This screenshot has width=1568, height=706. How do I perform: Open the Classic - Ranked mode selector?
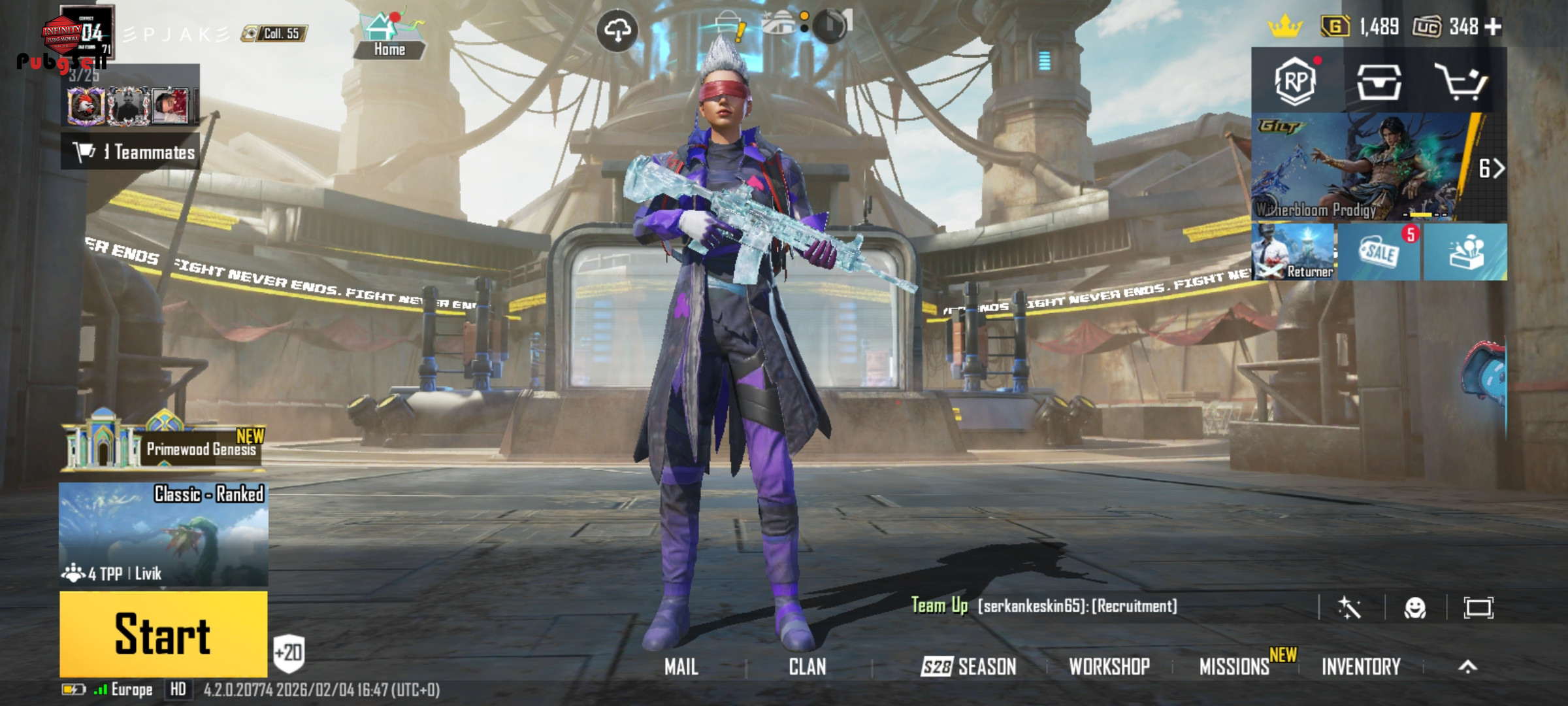(x=163, y=533)
